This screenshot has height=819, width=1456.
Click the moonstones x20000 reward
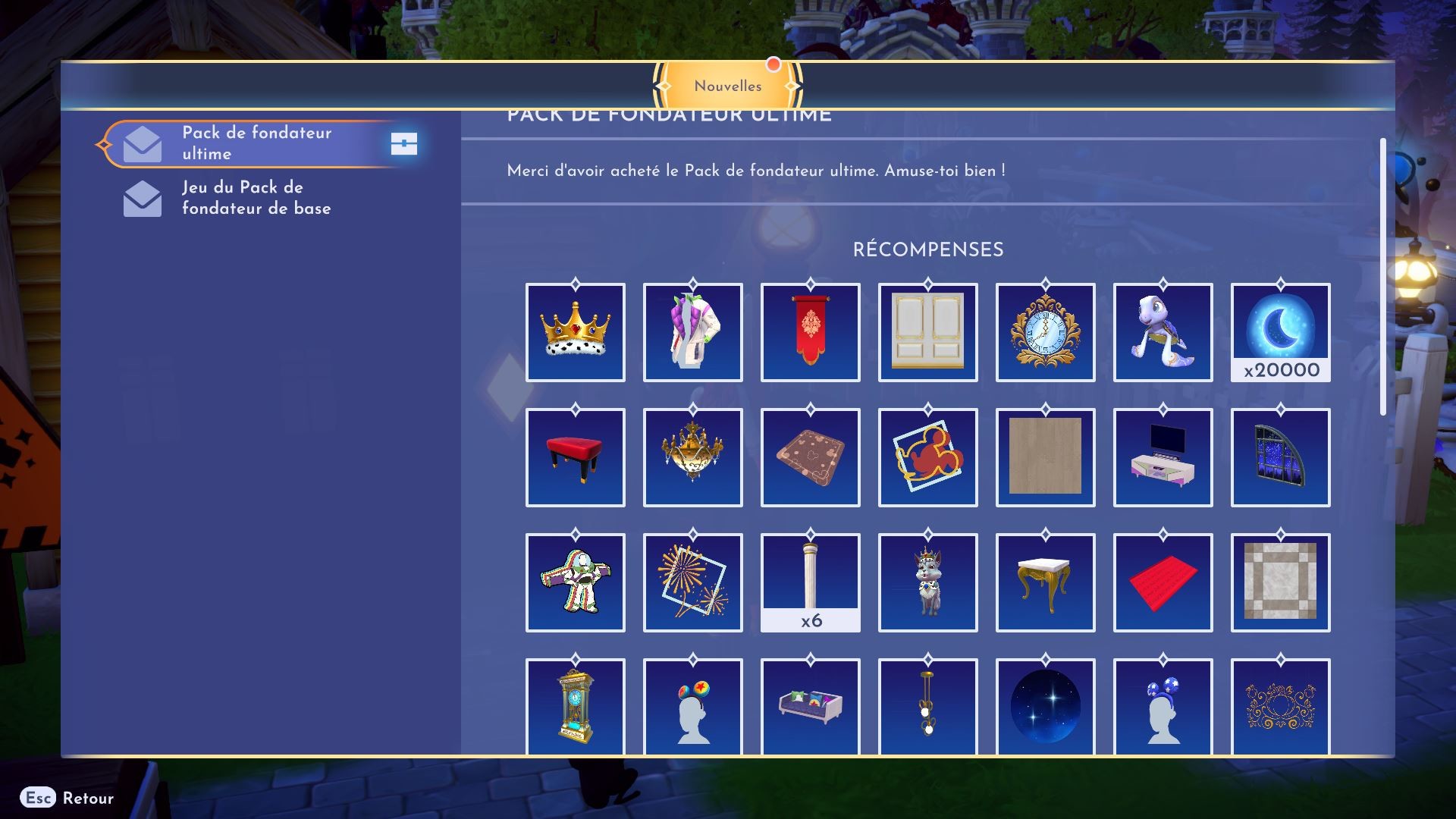click(x=1280, y=332)
